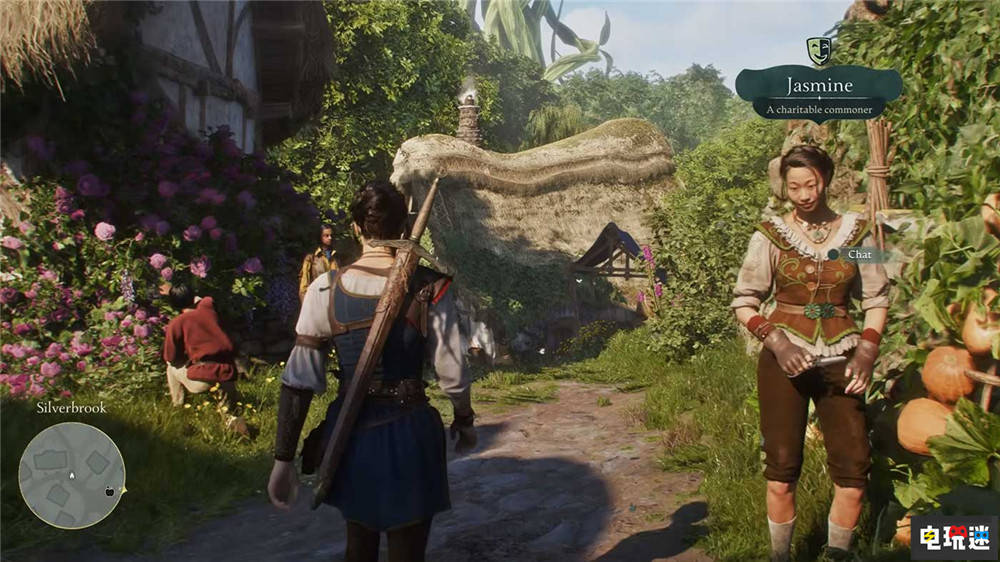This screenshot has height=562, width=1000.
Task: Click the theater mask icon above Jasmine
Action: coord(819,50)
